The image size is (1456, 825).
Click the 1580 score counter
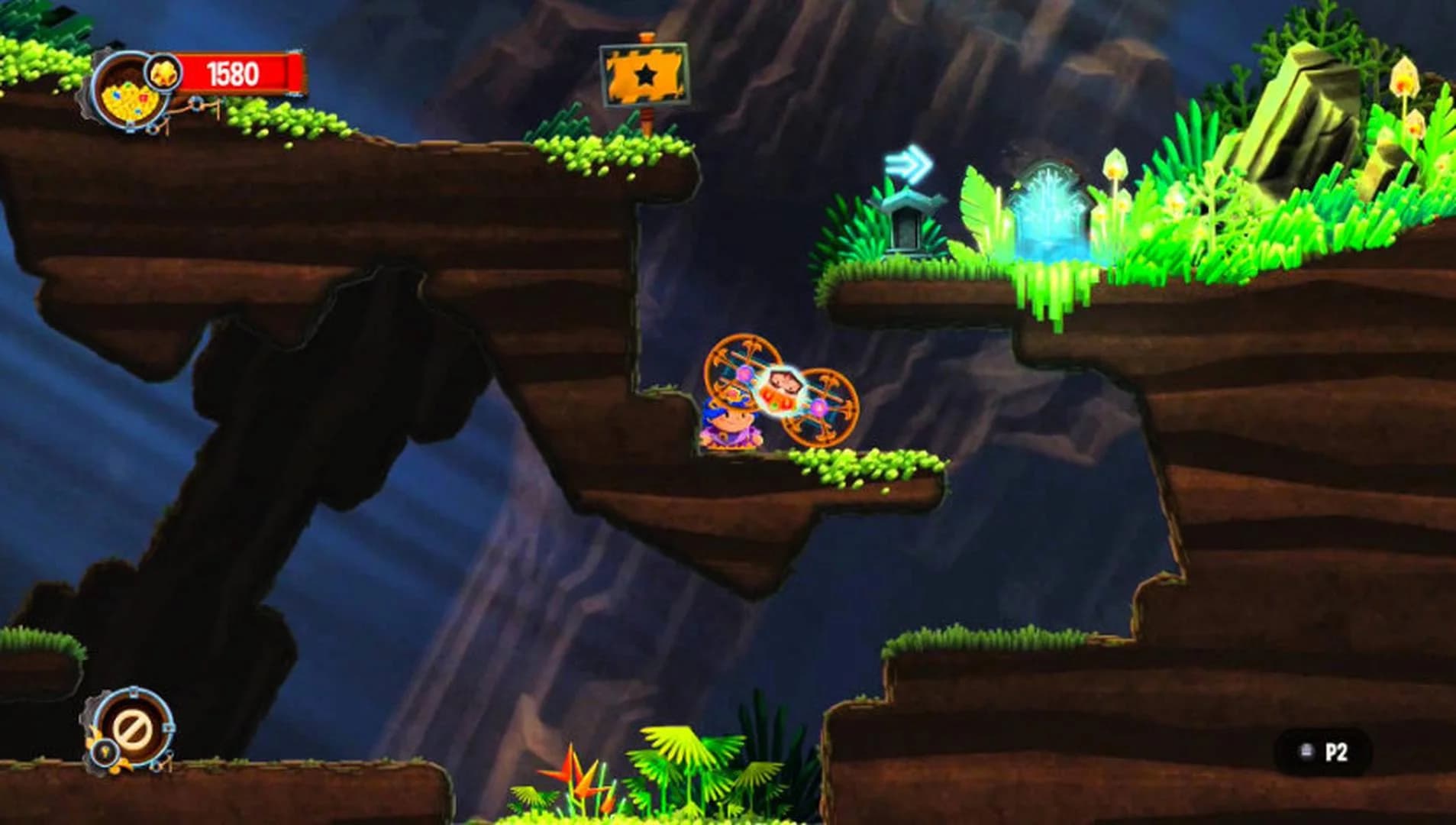[231, 73]
